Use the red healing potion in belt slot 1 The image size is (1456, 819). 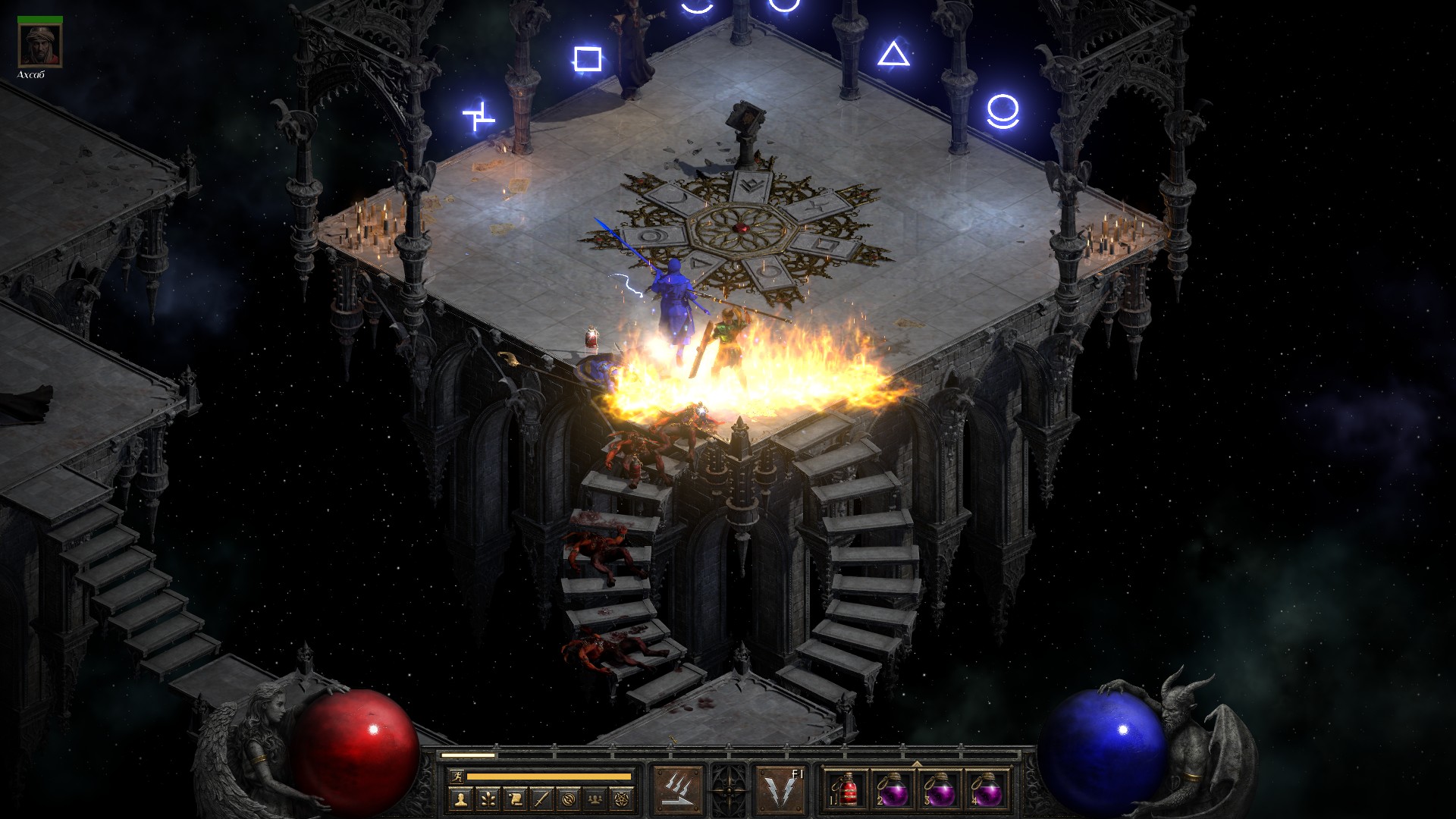click(848, 790)
